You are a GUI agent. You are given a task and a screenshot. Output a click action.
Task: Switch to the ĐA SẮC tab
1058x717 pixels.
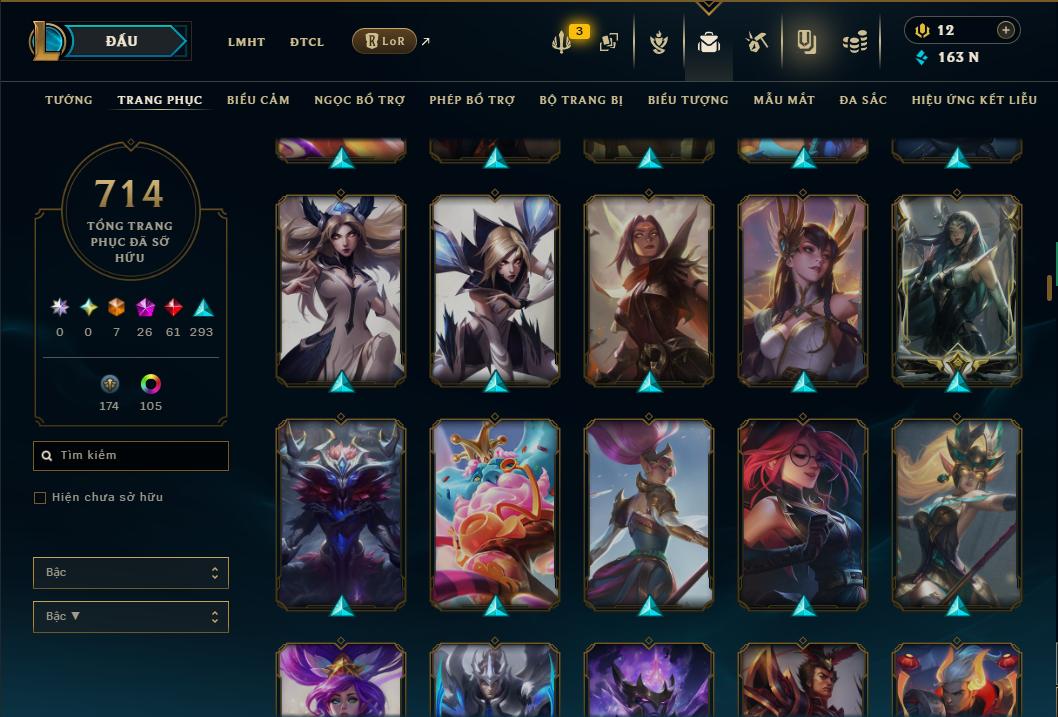(863, 100)
